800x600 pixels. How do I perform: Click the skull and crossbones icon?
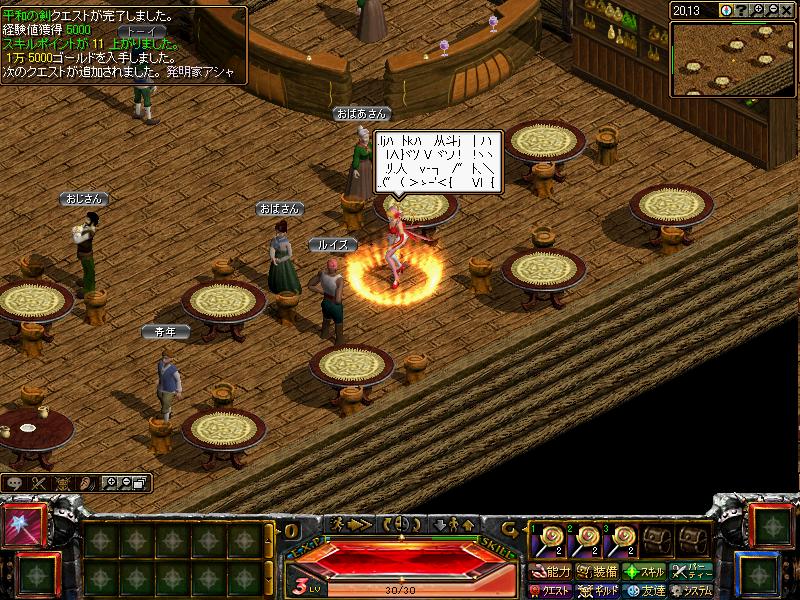click(x=62, y=483)
